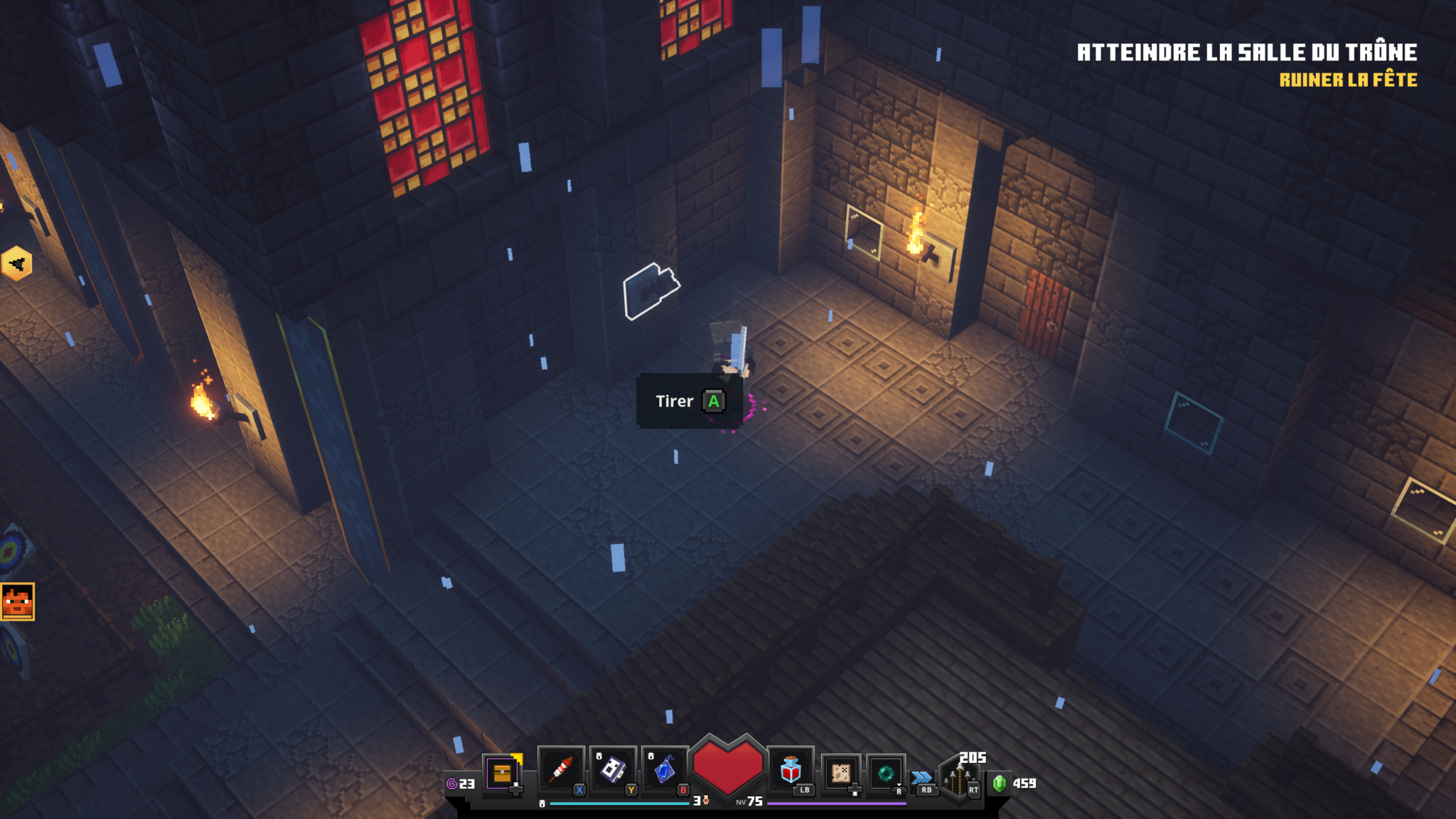Activate the blue amulet artifact slot

coord(665,770)
